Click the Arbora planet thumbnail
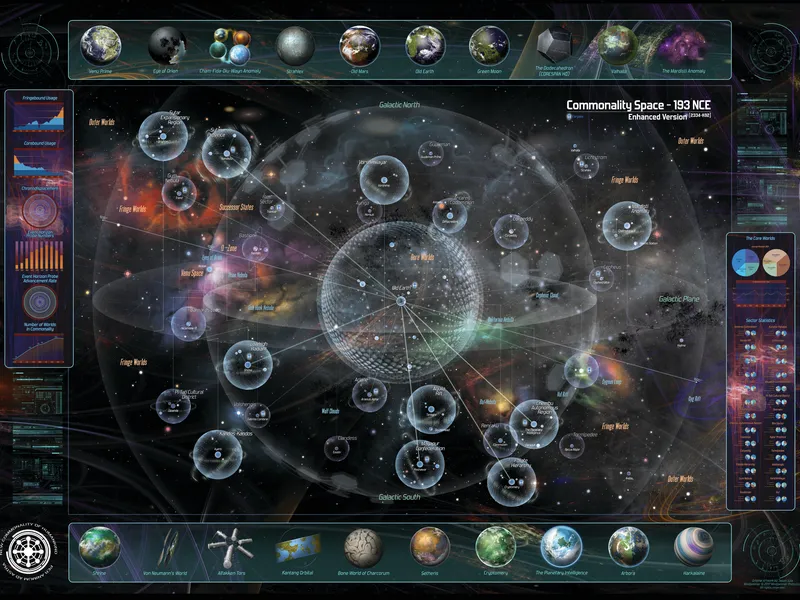 [628, 546]
